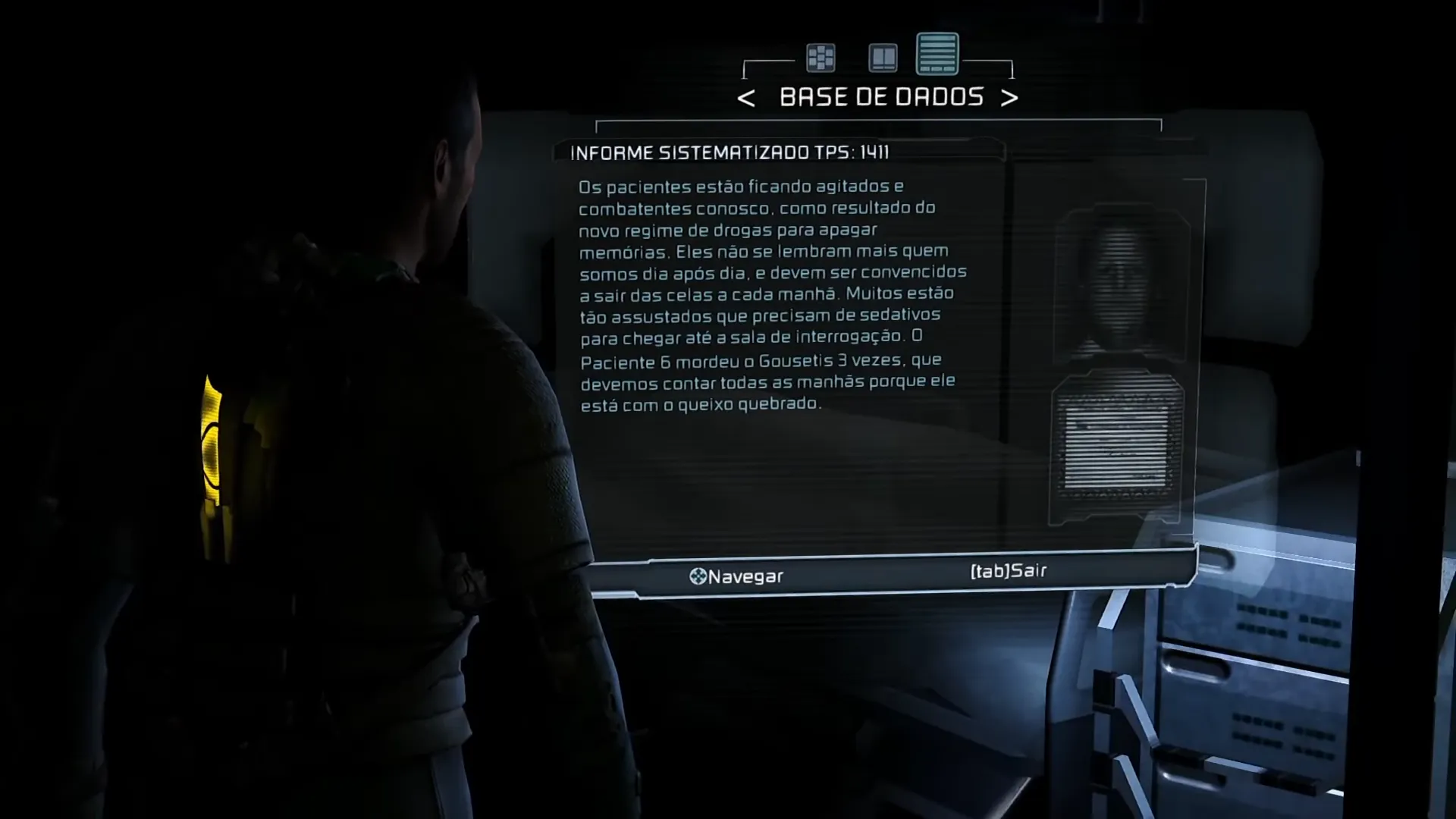Viewport: 1456px width, 819px height.
Task: Open the document thumbnail below the portrait
Action: pos(1116,447)
